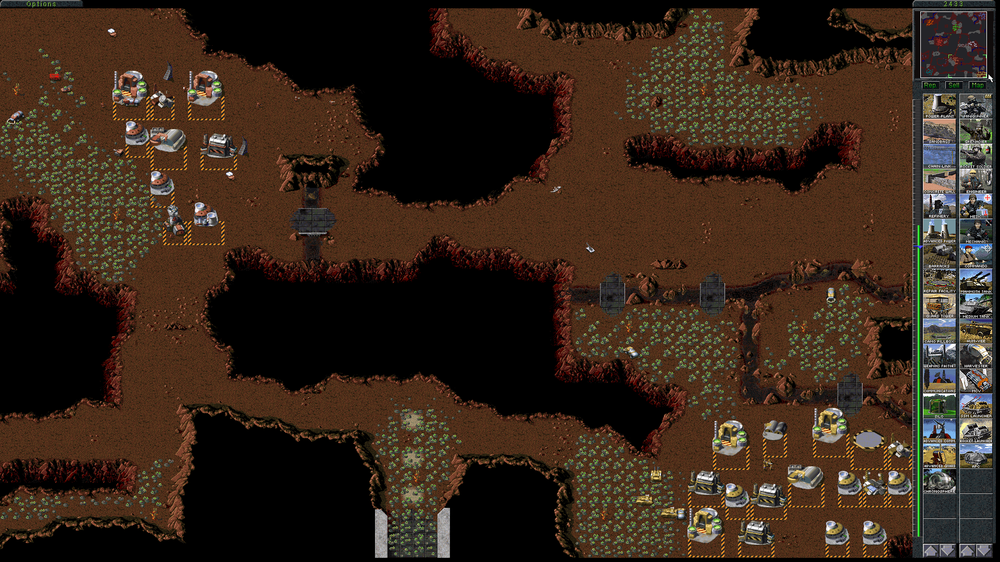Image resolution: width=1000 pixels, height=562 pixels.
Task: Train an Engineer
Action: 976,181
